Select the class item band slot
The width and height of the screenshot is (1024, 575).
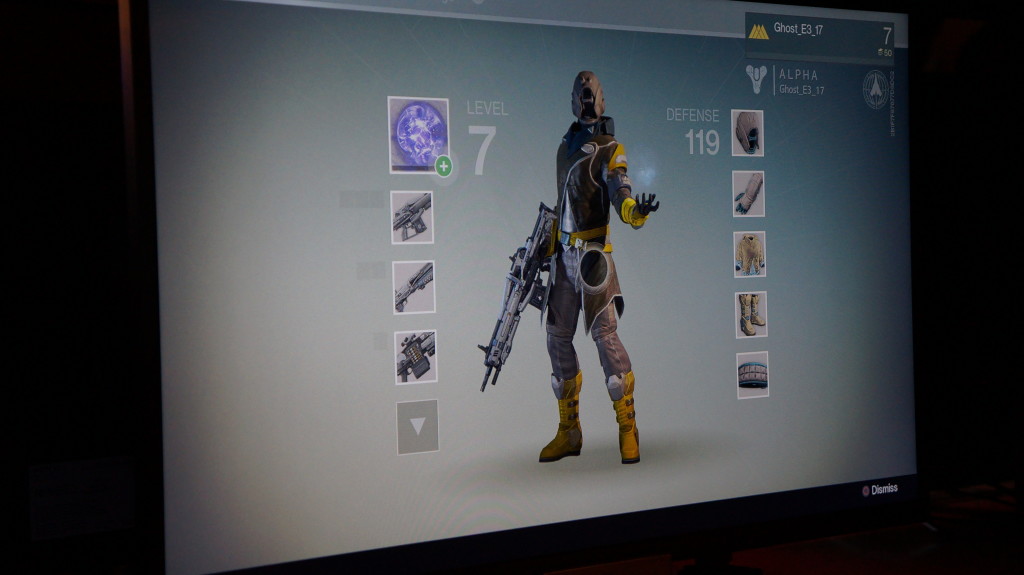[x=752, y=375]
